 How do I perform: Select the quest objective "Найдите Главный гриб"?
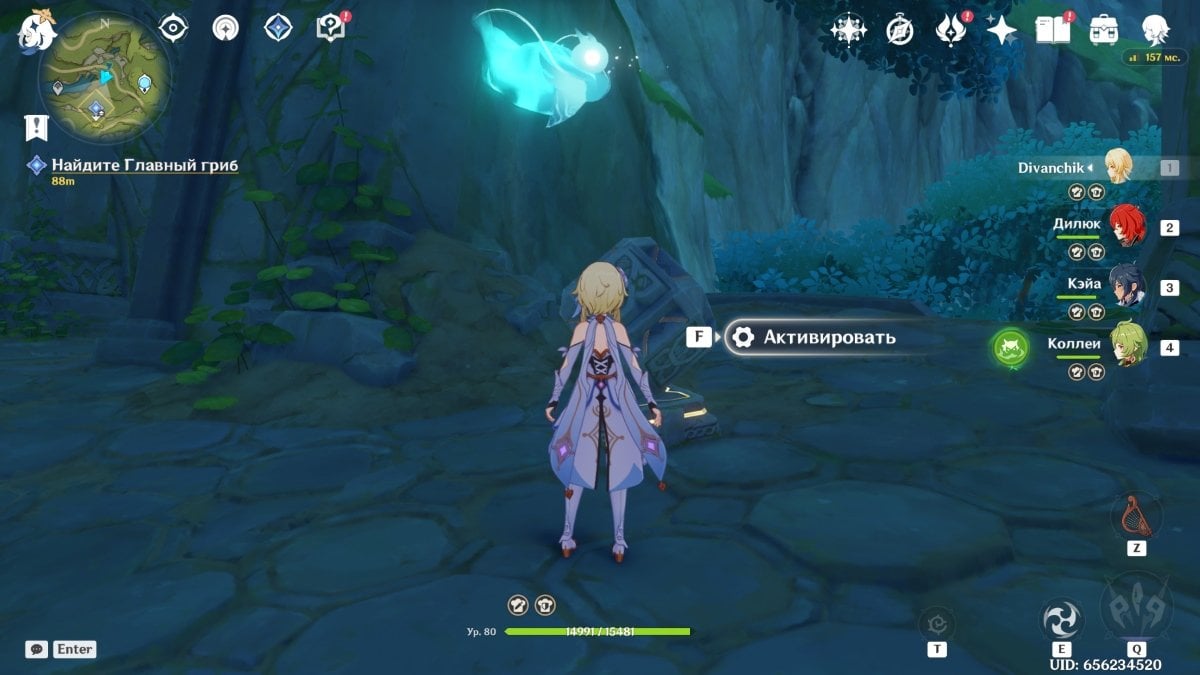(x=145, y=165)
